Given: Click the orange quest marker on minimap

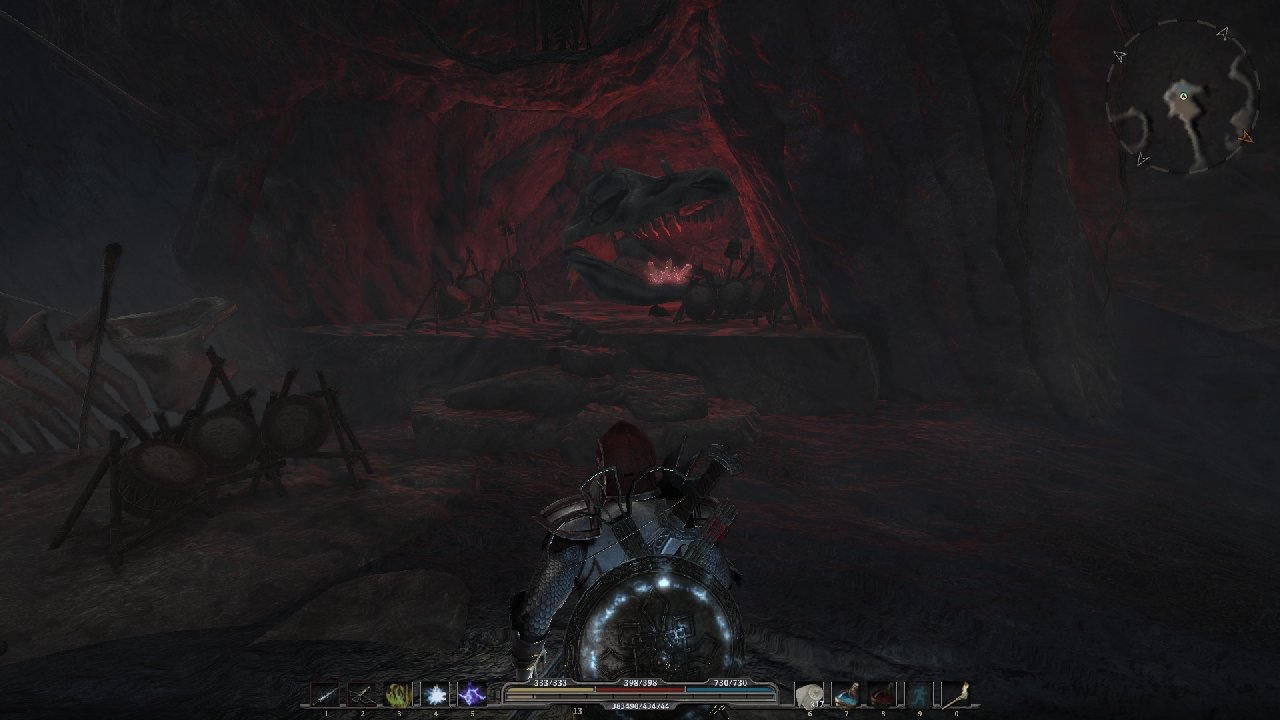Looking at the screenshot, I should pos(1245,137).
